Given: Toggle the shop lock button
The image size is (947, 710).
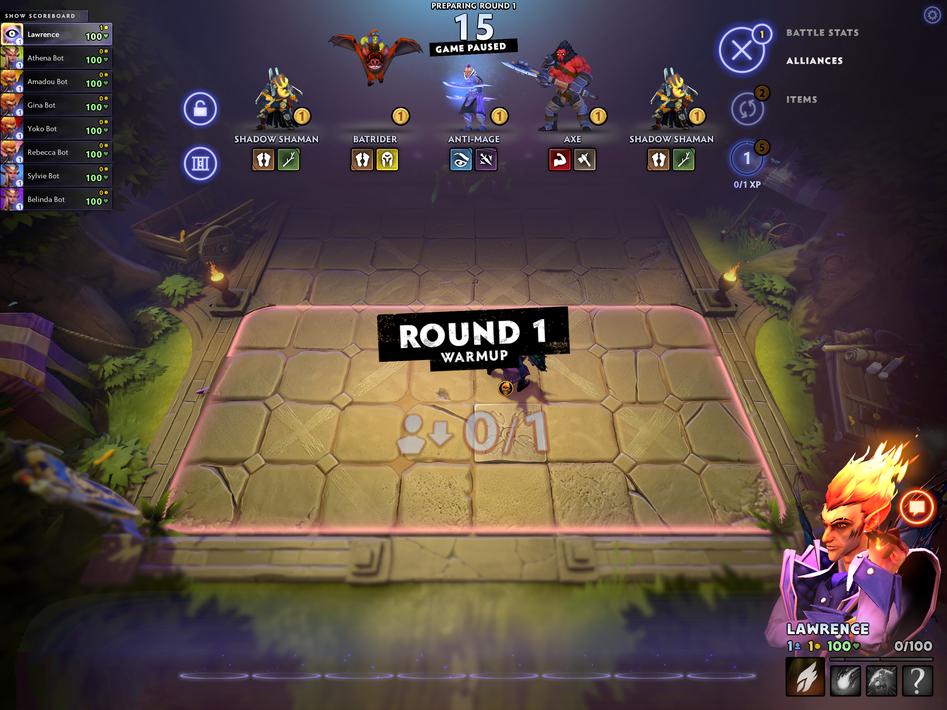Looking at the screenshot, I should coord(200,109).
